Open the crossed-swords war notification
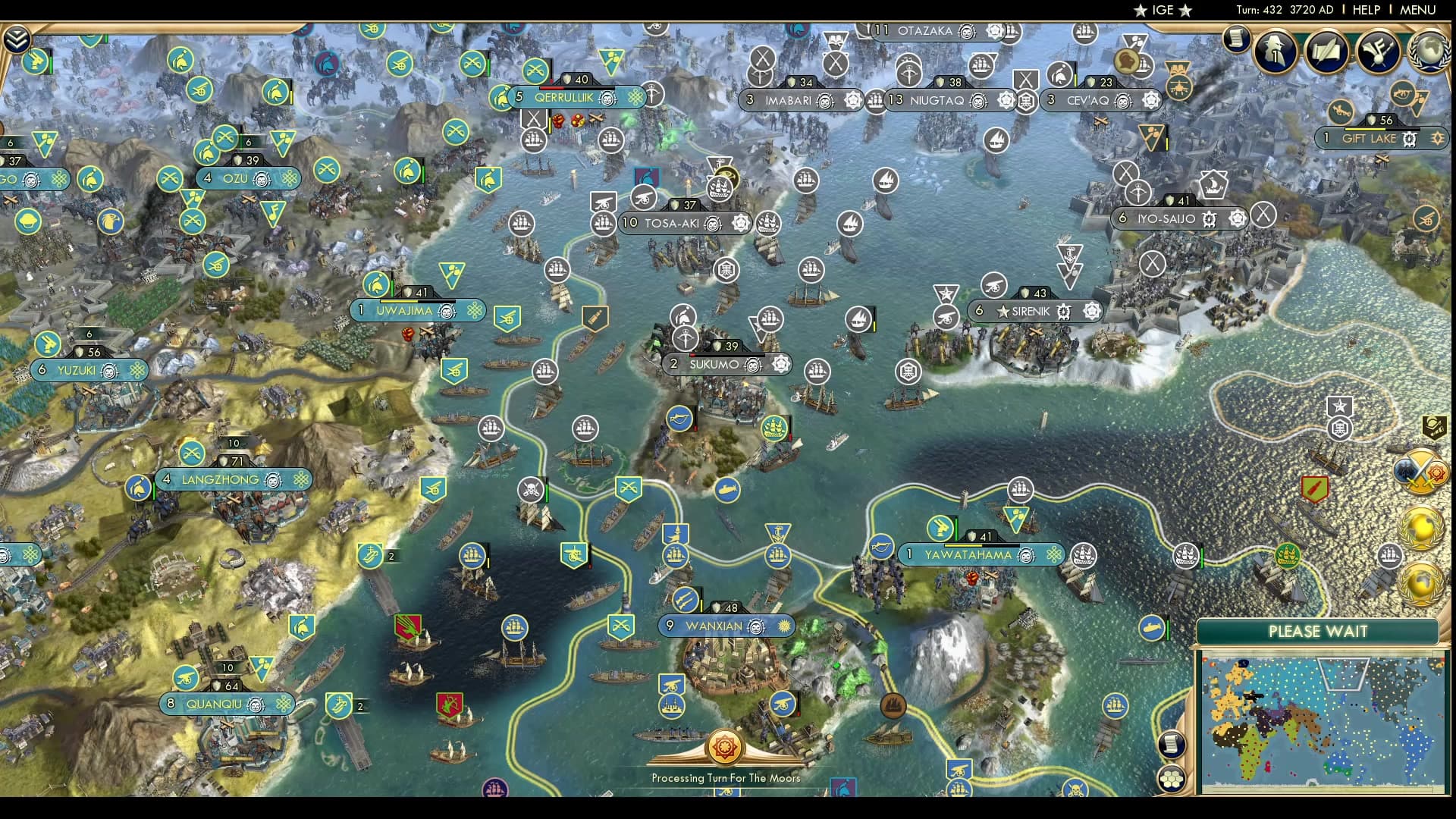Screen dimensions: 1456x819 click(x=1417, y=472)
